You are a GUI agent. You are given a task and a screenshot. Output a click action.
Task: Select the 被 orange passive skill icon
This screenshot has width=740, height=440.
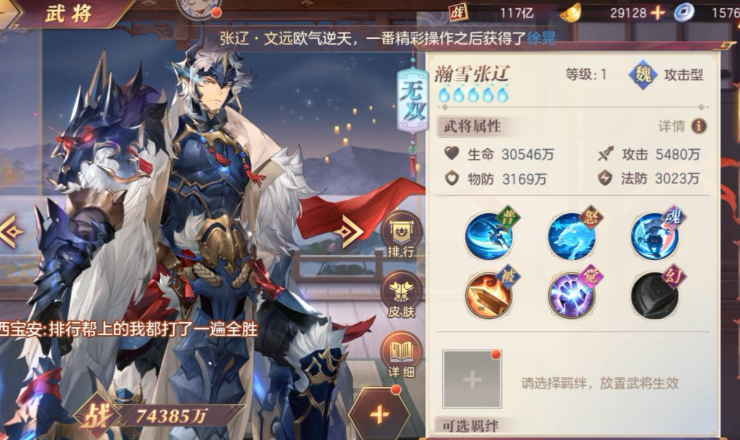(x=489, y=295)
